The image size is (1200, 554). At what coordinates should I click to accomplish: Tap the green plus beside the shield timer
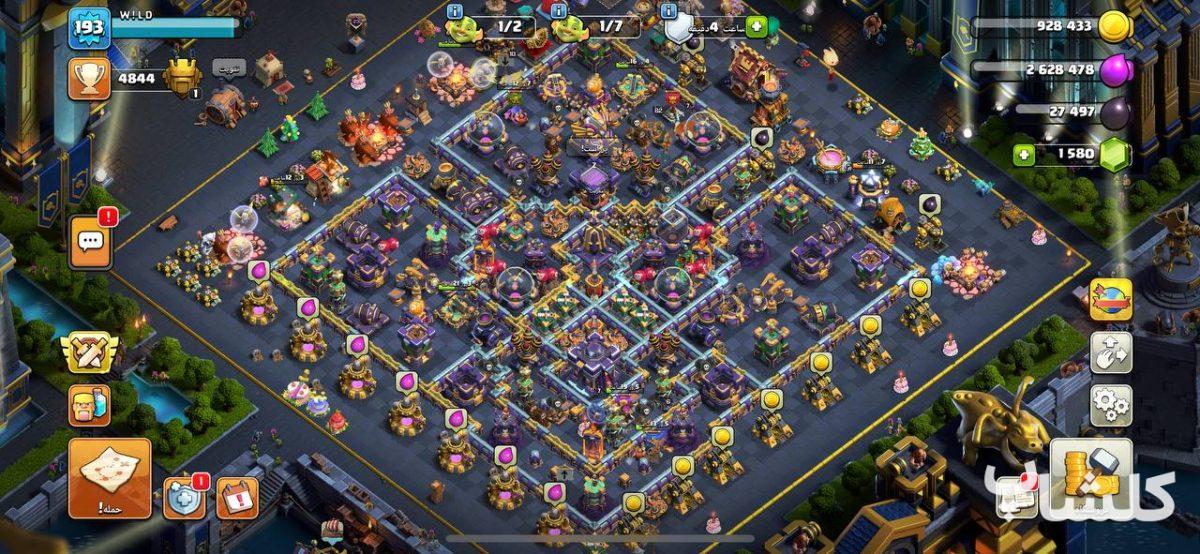pos(755,27)
